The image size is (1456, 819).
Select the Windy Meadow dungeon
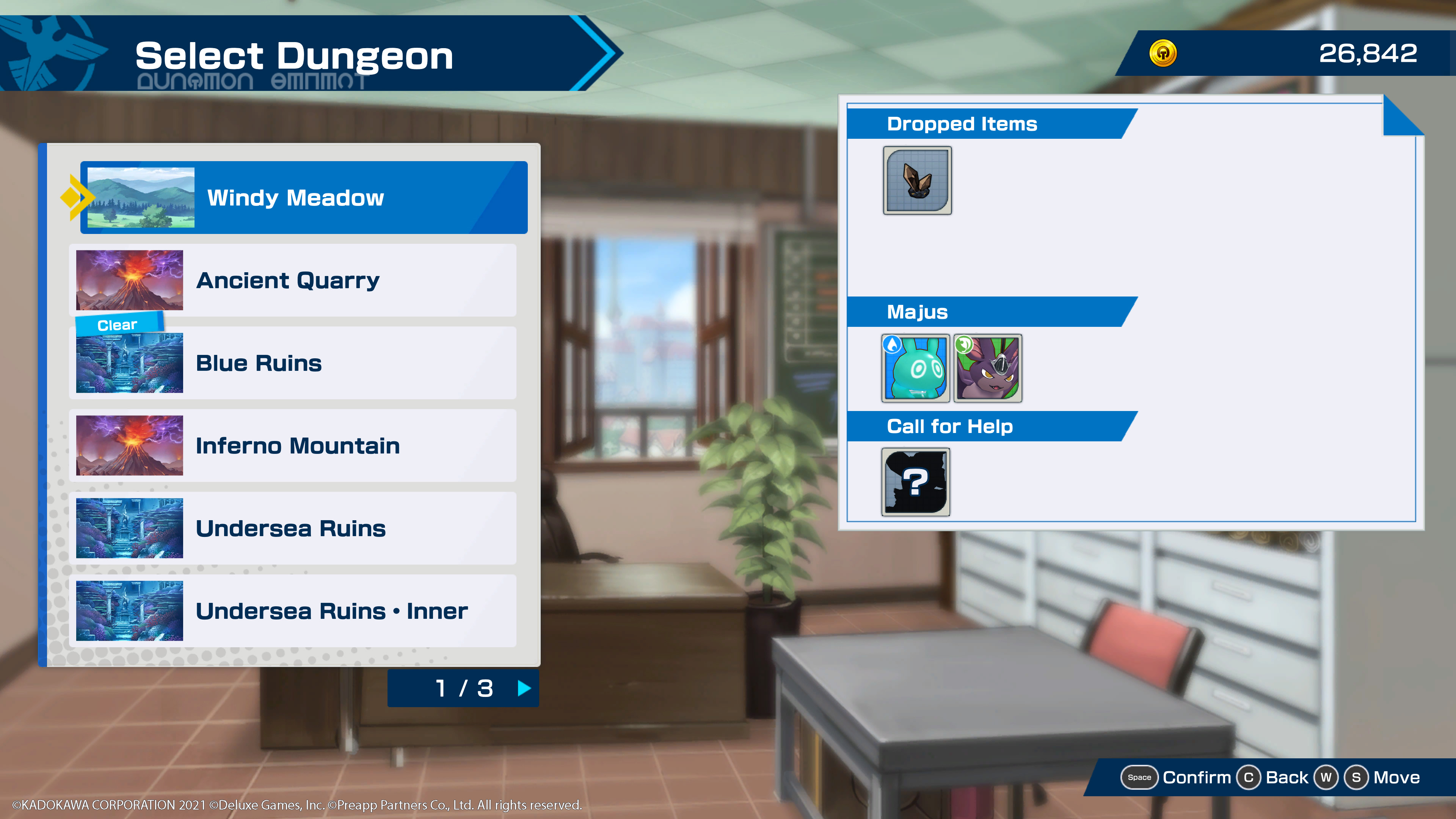[303, 197]
